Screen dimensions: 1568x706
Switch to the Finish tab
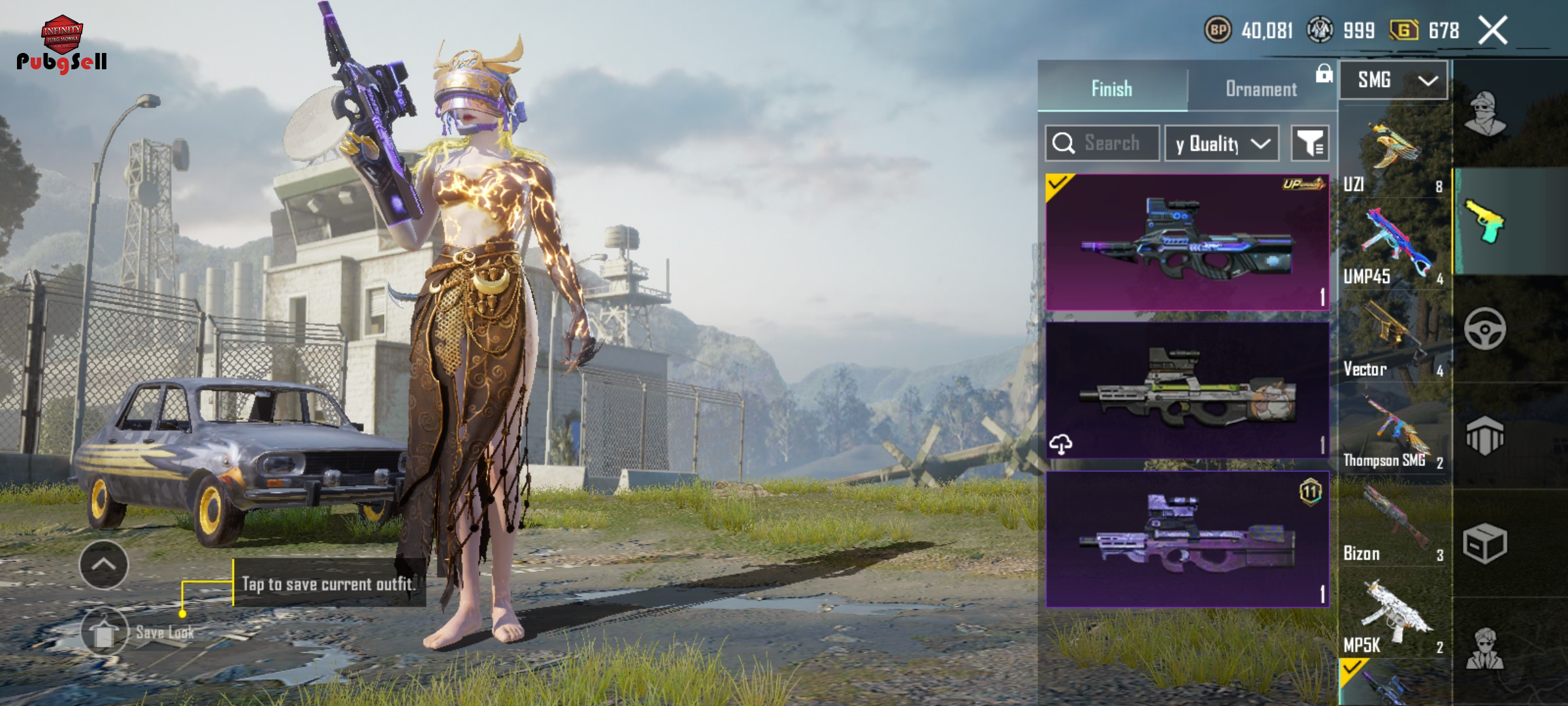(1112, 88)
